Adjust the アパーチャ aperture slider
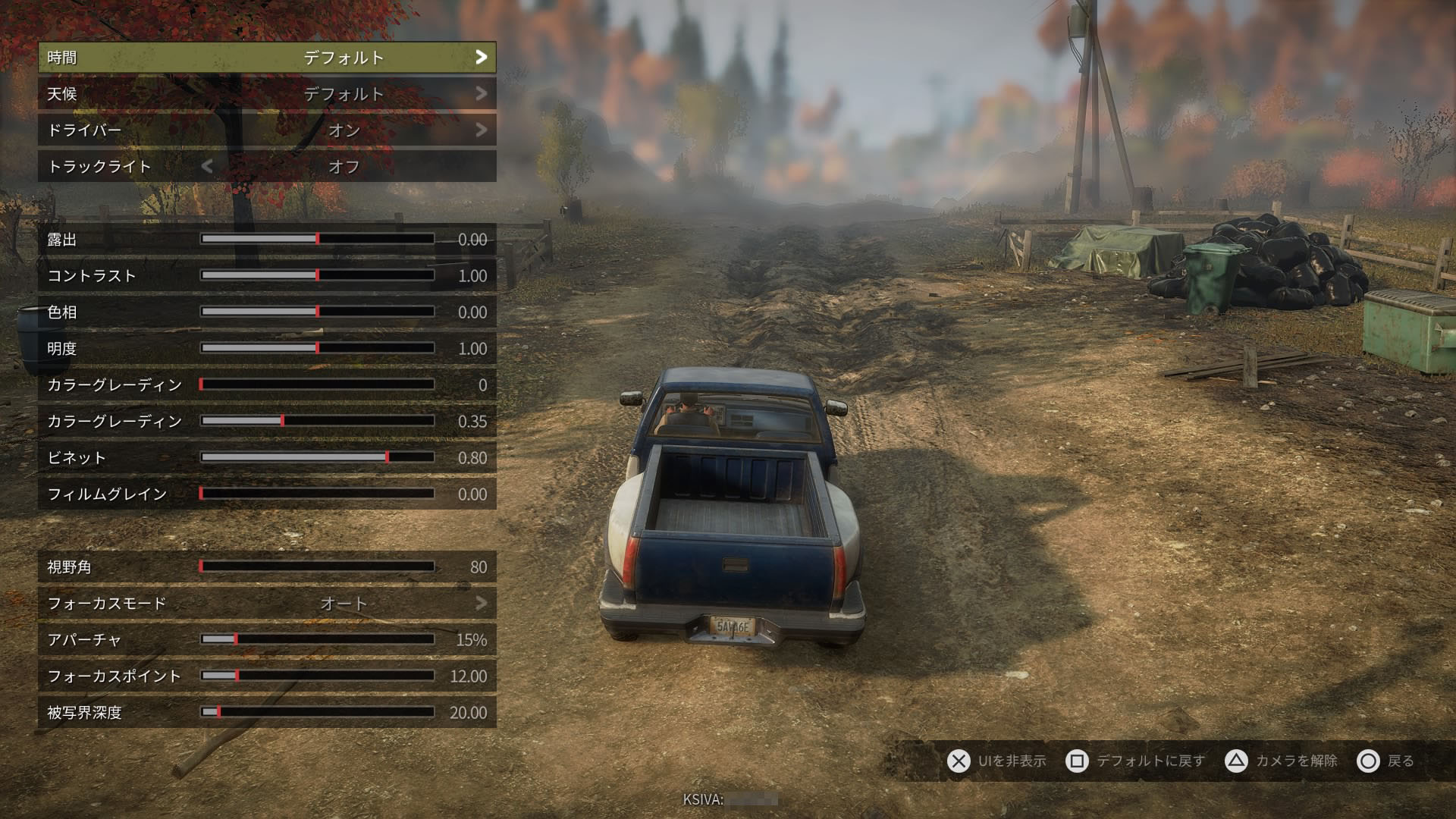1456x819 pixels. click(x=317, y=639)
